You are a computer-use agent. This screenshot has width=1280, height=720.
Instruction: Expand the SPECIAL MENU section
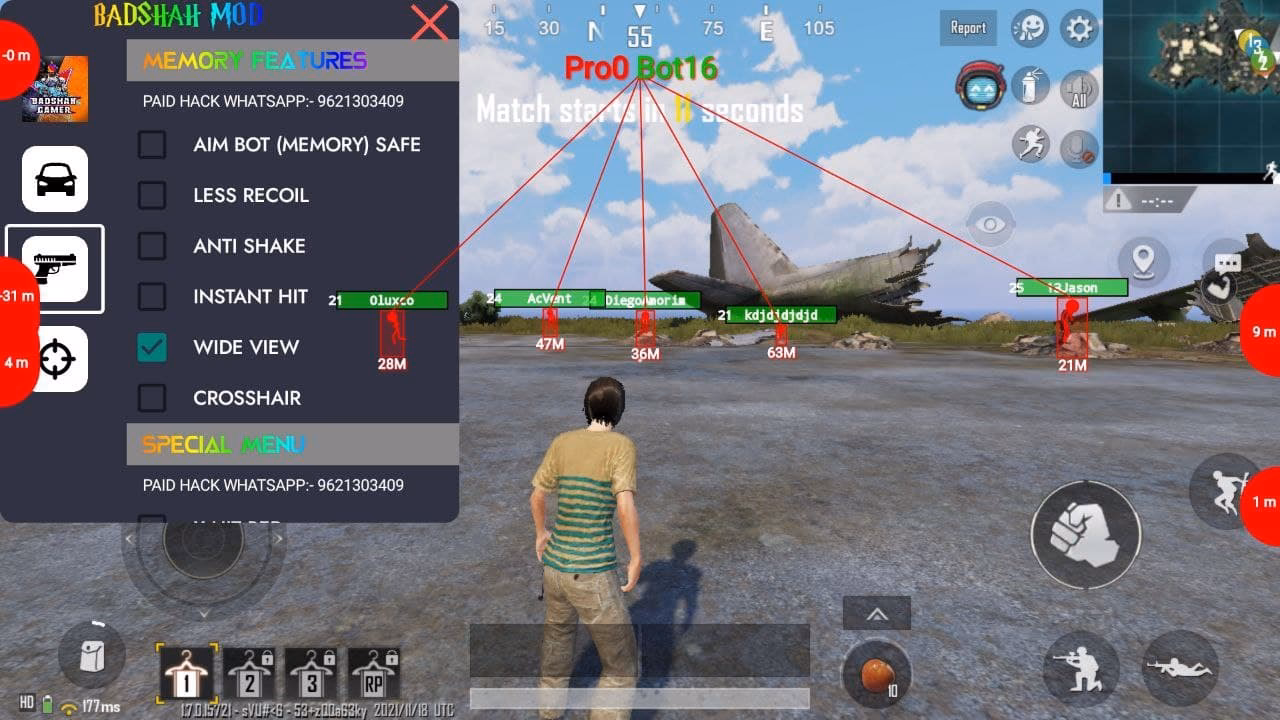point(291,444)
